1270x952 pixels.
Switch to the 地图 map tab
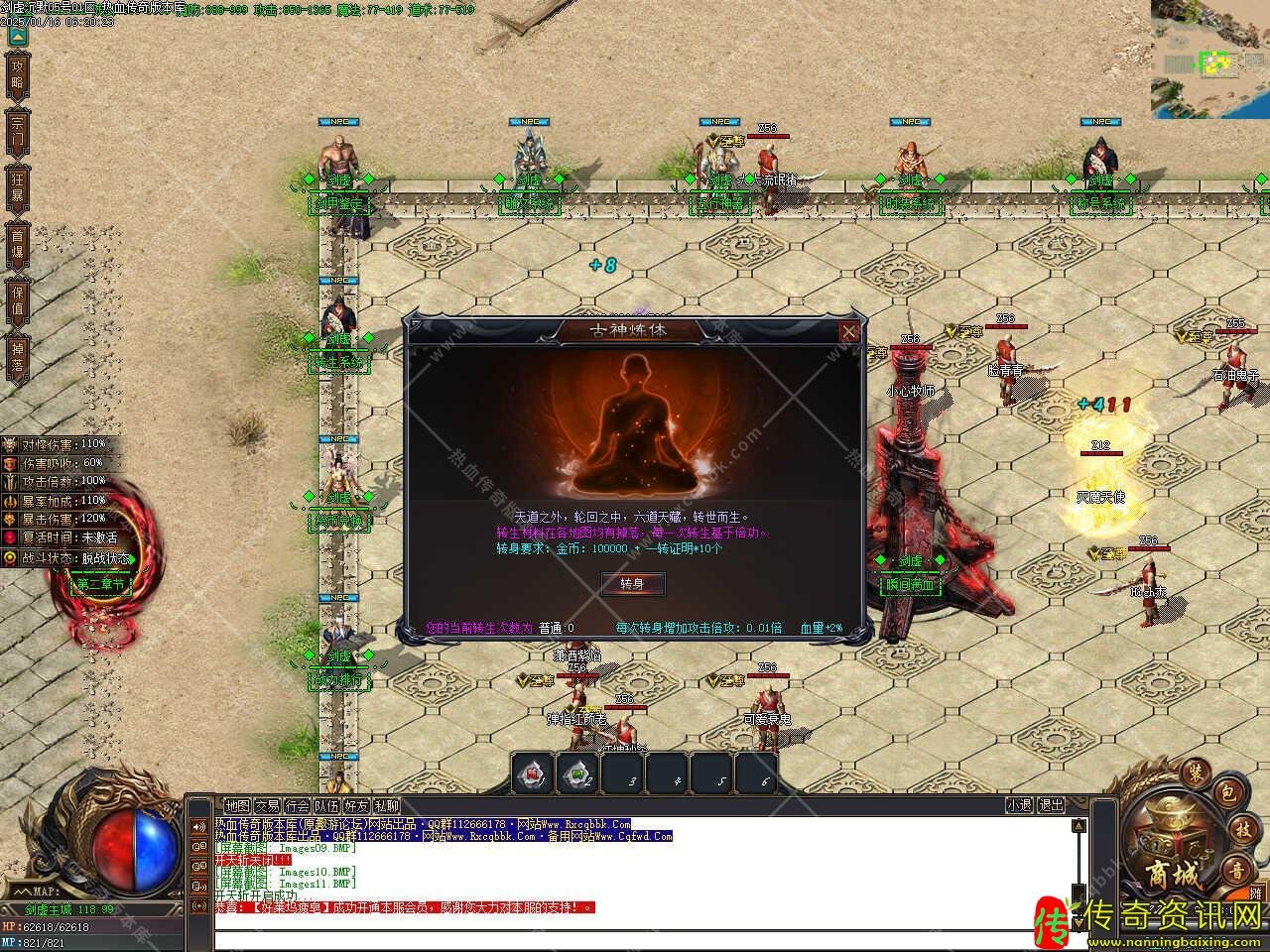pos(237,805)
